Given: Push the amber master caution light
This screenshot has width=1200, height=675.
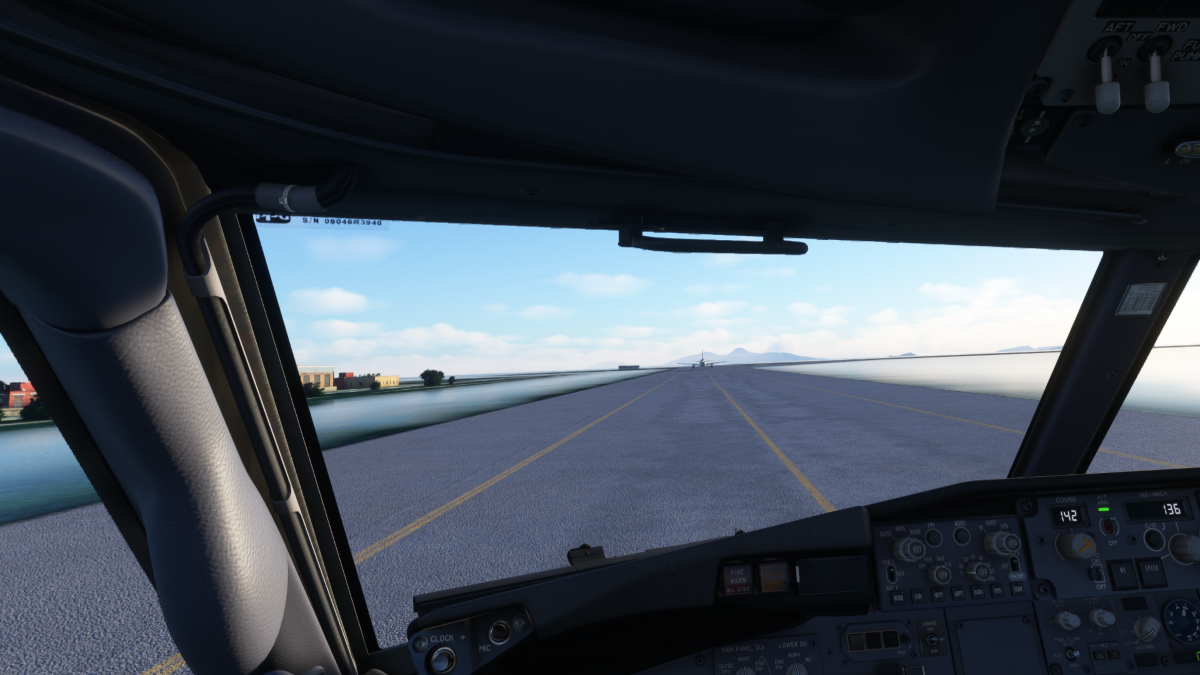Looking at the screenshot, I should tap(774, 576).
